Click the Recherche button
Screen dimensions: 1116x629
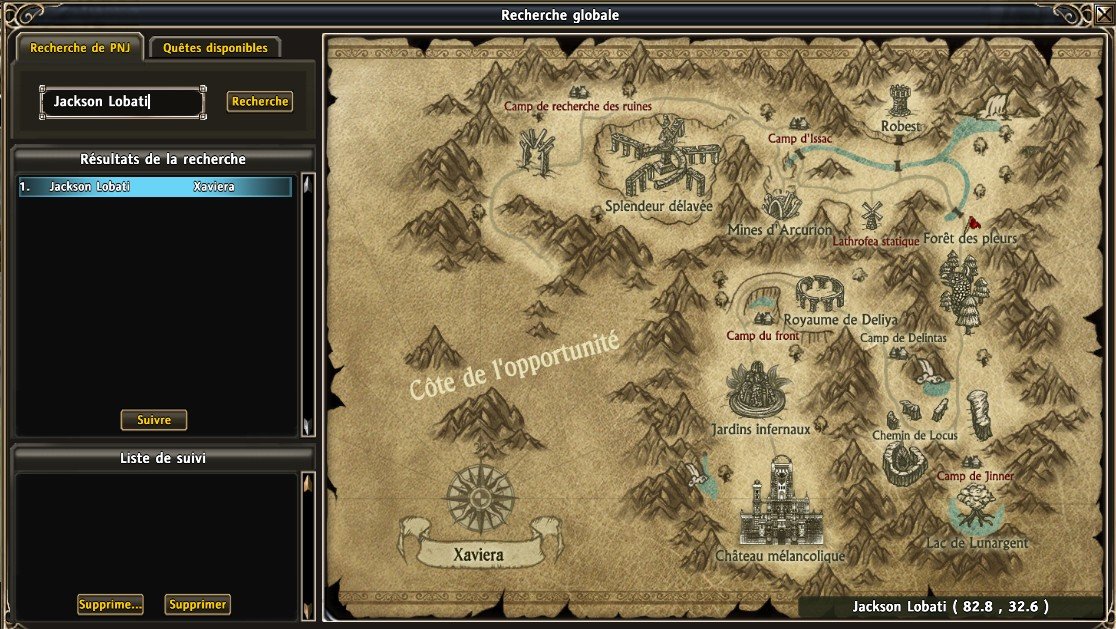[260, 101]
